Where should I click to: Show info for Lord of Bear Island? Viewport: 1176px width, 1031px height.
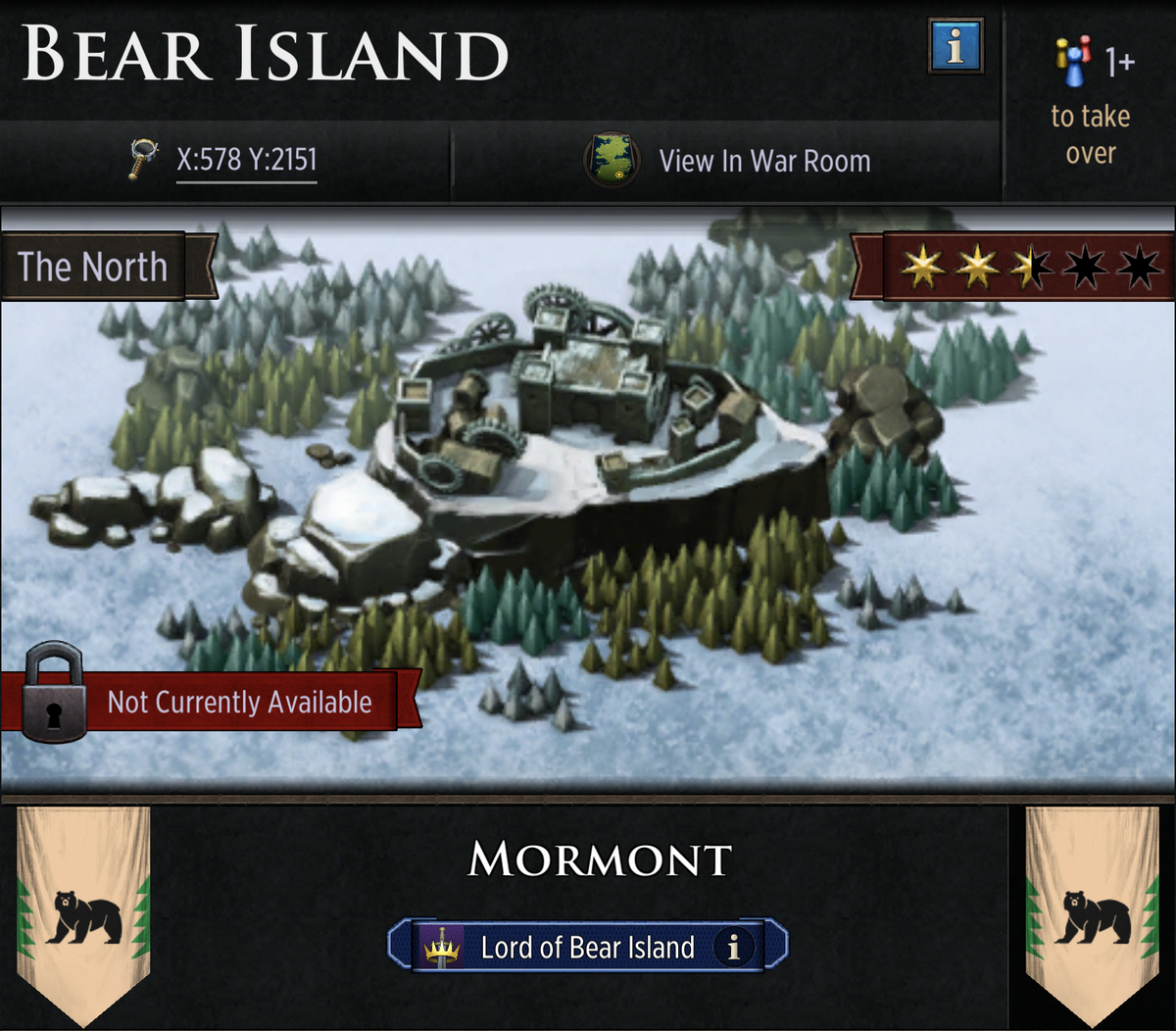[732, 947]
